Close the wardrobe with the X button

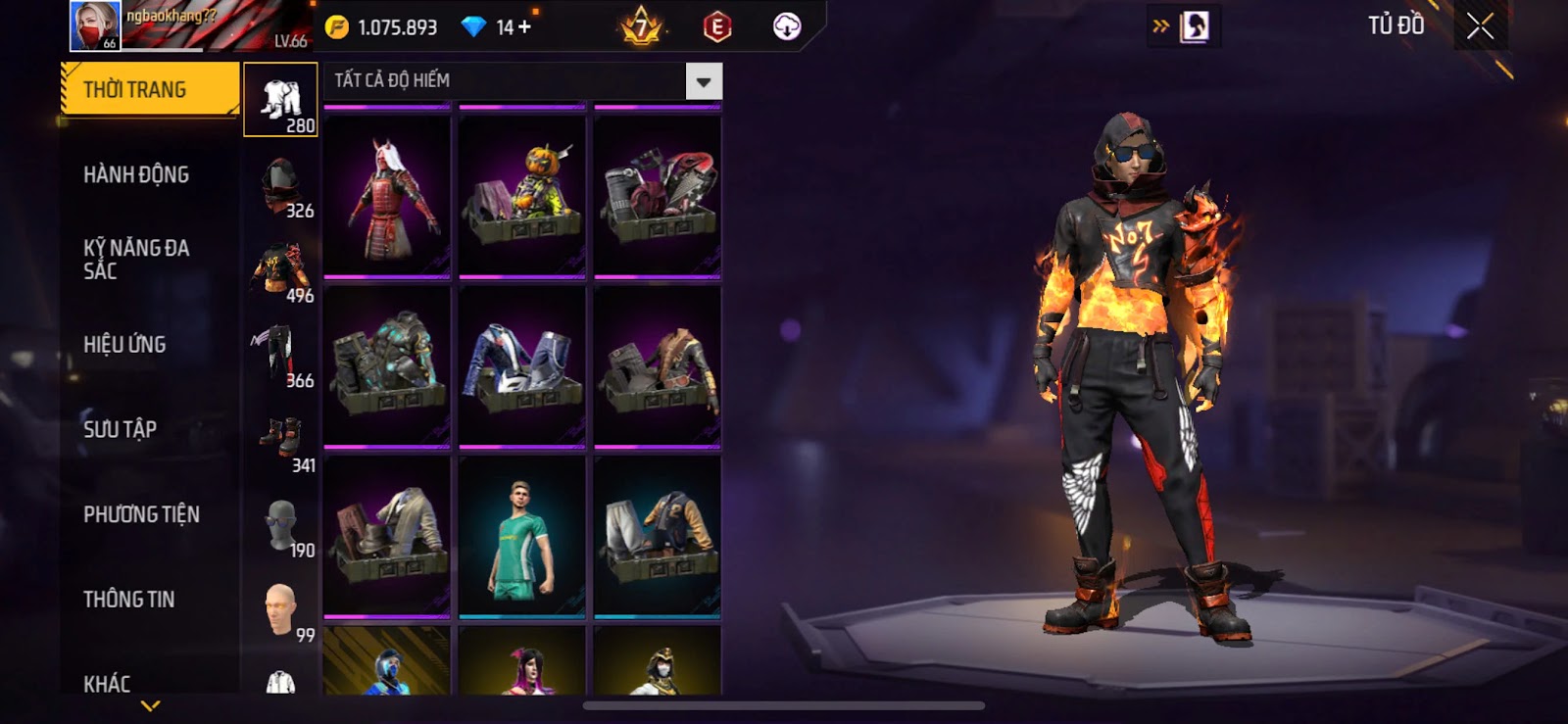(x=1480, y=26)
